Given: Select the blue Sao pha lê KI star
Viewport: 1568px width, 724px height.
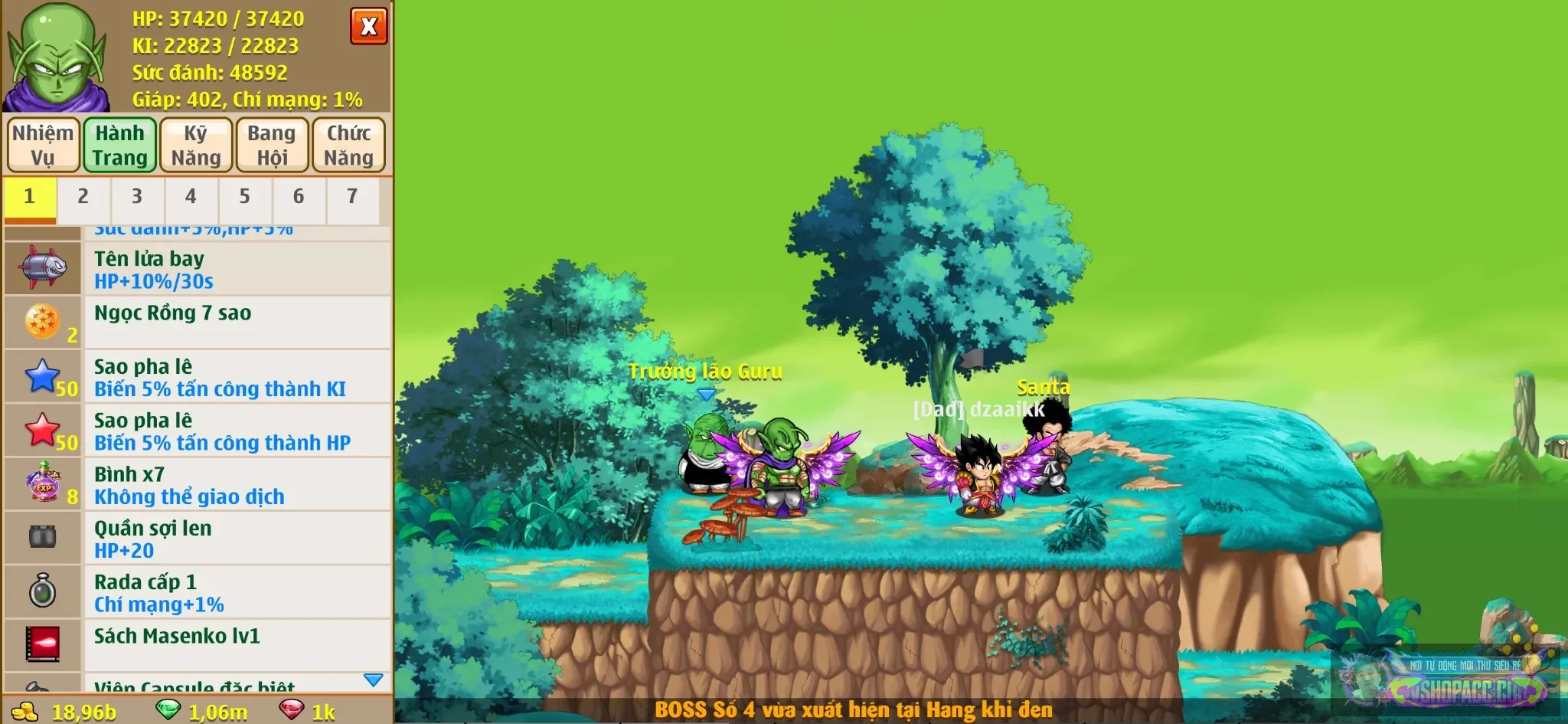Looking at the screenshot, I should click(198, 377).
